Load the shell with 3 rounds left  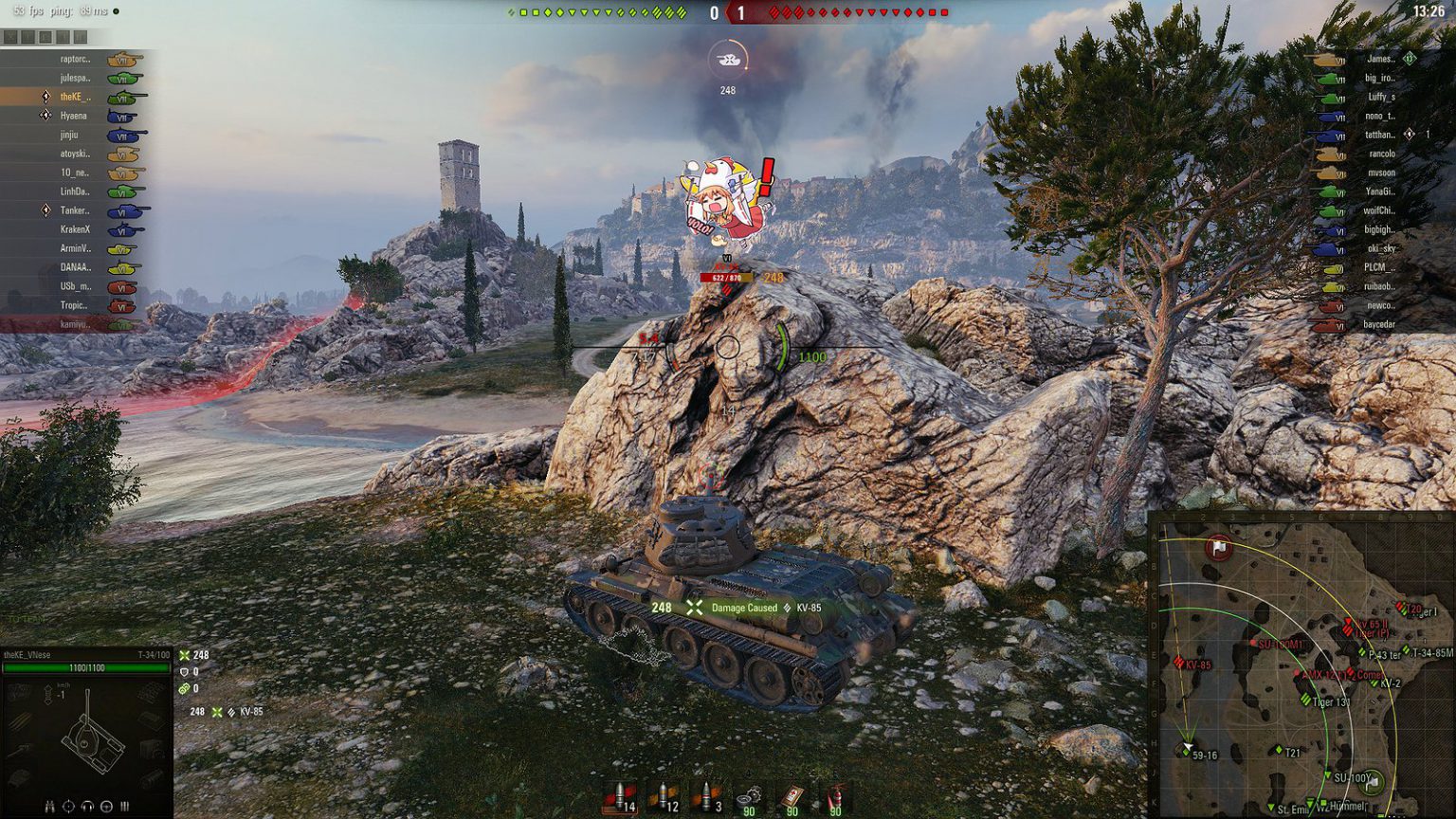coord(706,798)
